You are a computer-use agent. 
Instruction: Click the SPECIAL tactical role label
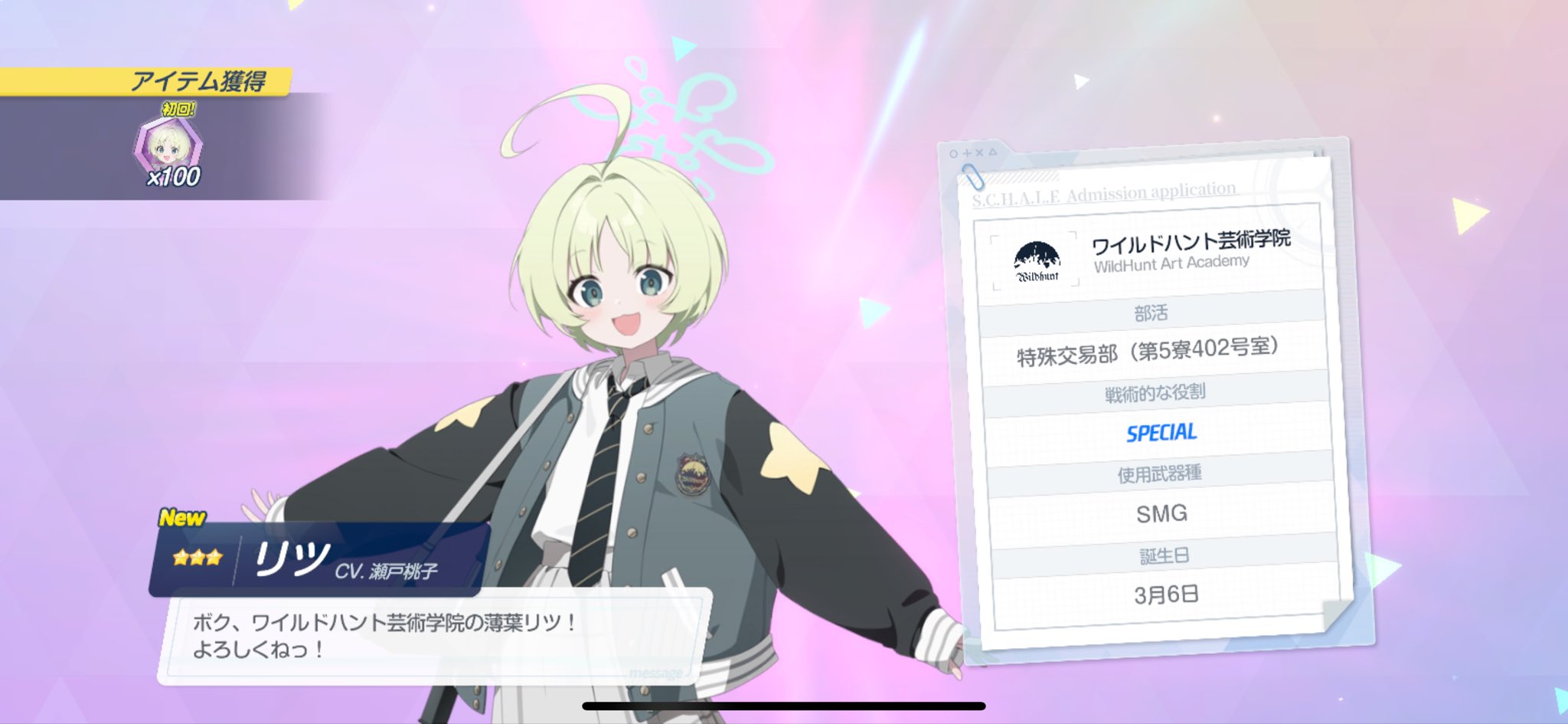(x=1161, y=431)
